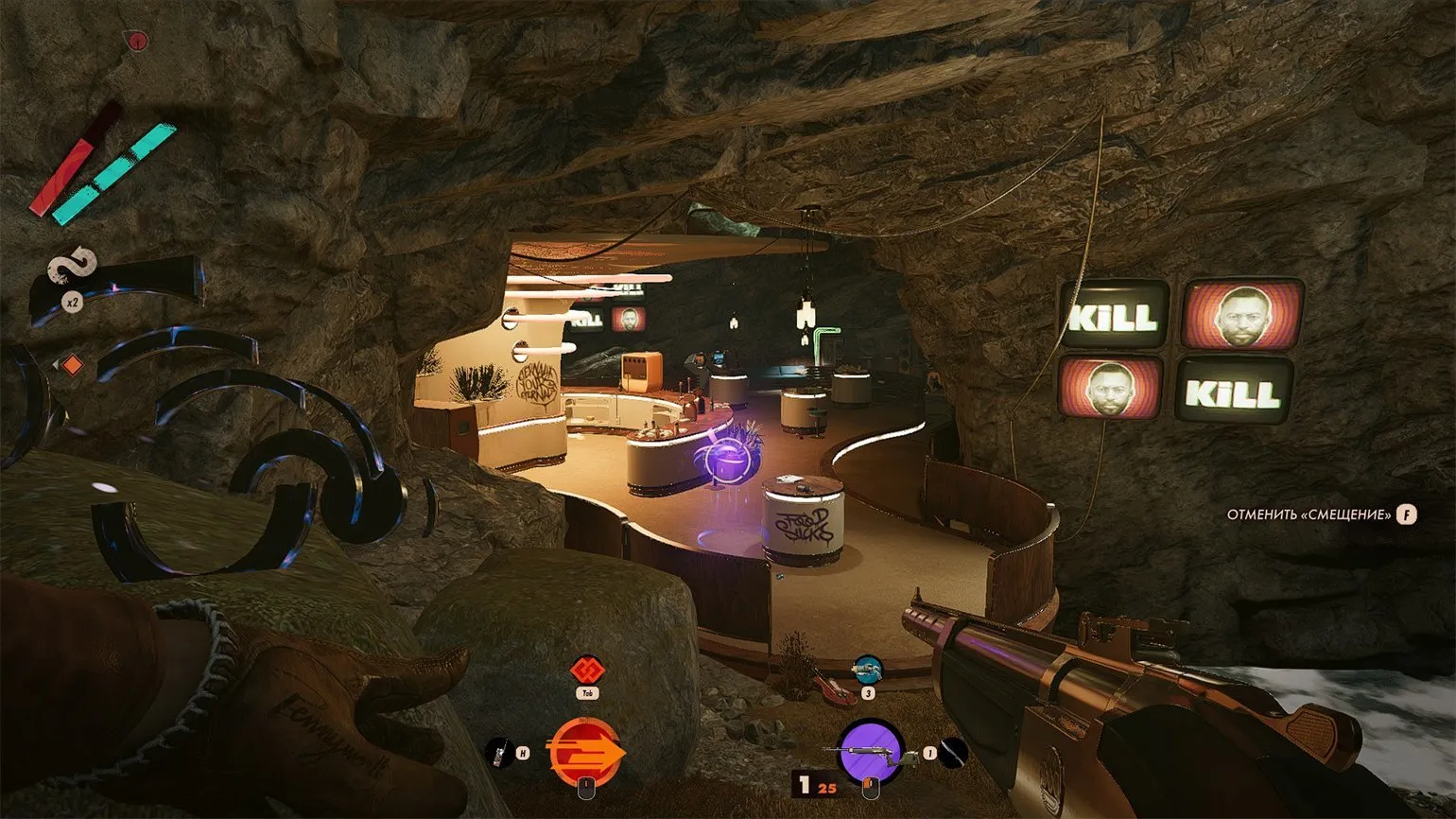Viewport: 1456px width, 819px height.
Task: Select the red linked-diamonds slab icon
Action: (585, 671)
